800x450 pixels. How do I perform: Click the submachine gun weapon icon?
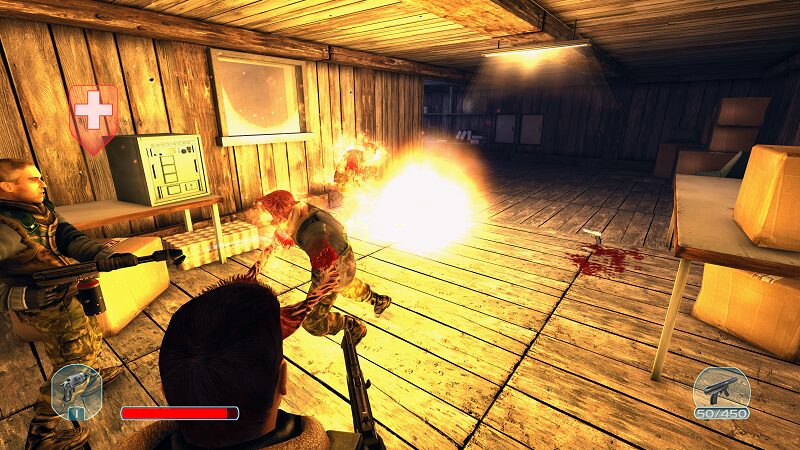(x=721, y=389)
